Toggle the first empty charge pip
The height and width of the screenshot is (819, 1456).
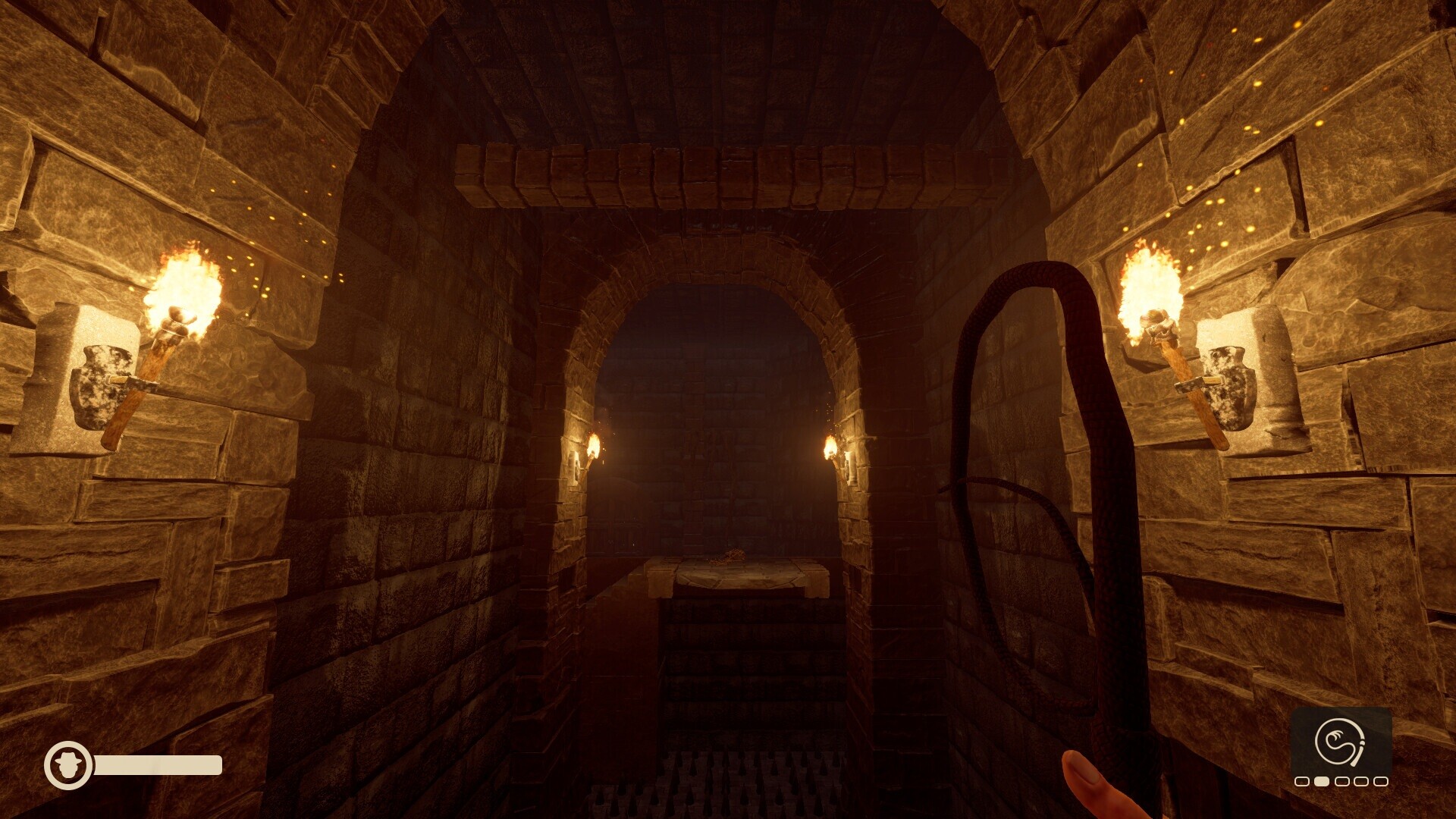pyautogui.click(x=1302, y=781)
